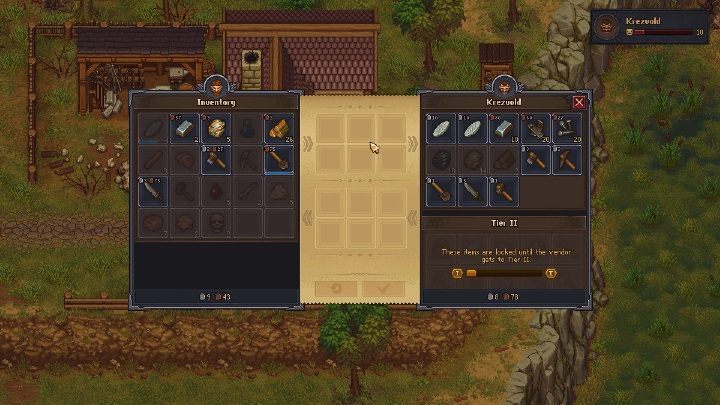
Task: Pick the axe in Krezvold's stock
Action: click(x=535, y=160)
